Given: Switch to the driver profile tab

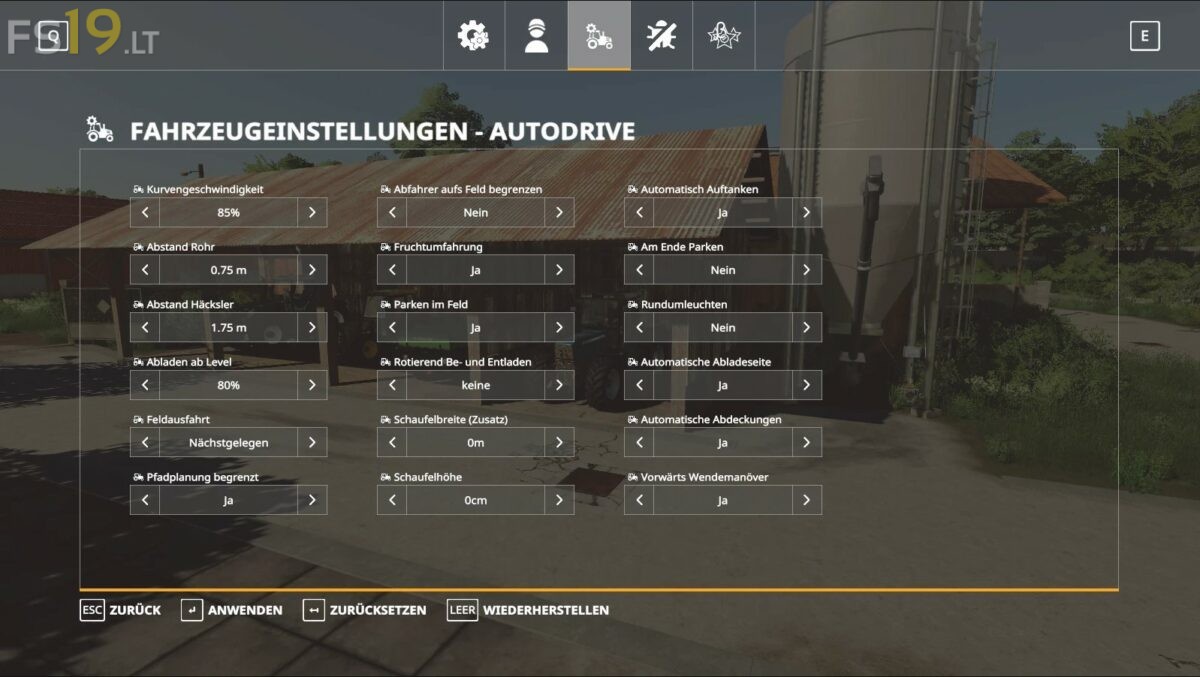Looking at the screenshot, I should [x=537, y=36].
